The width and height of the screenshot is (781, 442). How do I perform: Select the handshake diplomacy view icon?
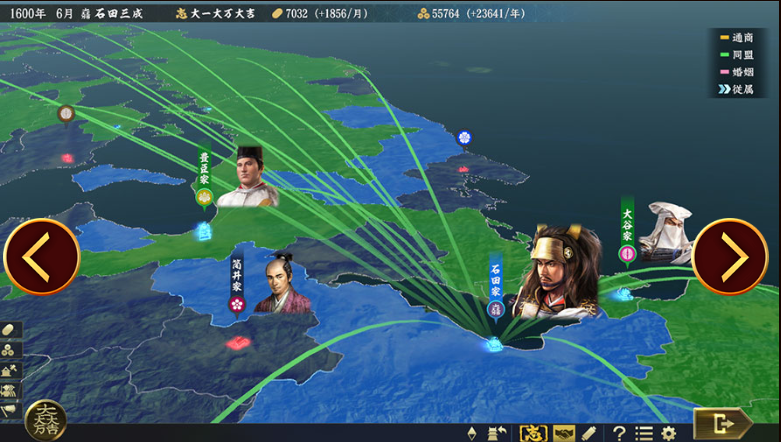click(564, 433)
